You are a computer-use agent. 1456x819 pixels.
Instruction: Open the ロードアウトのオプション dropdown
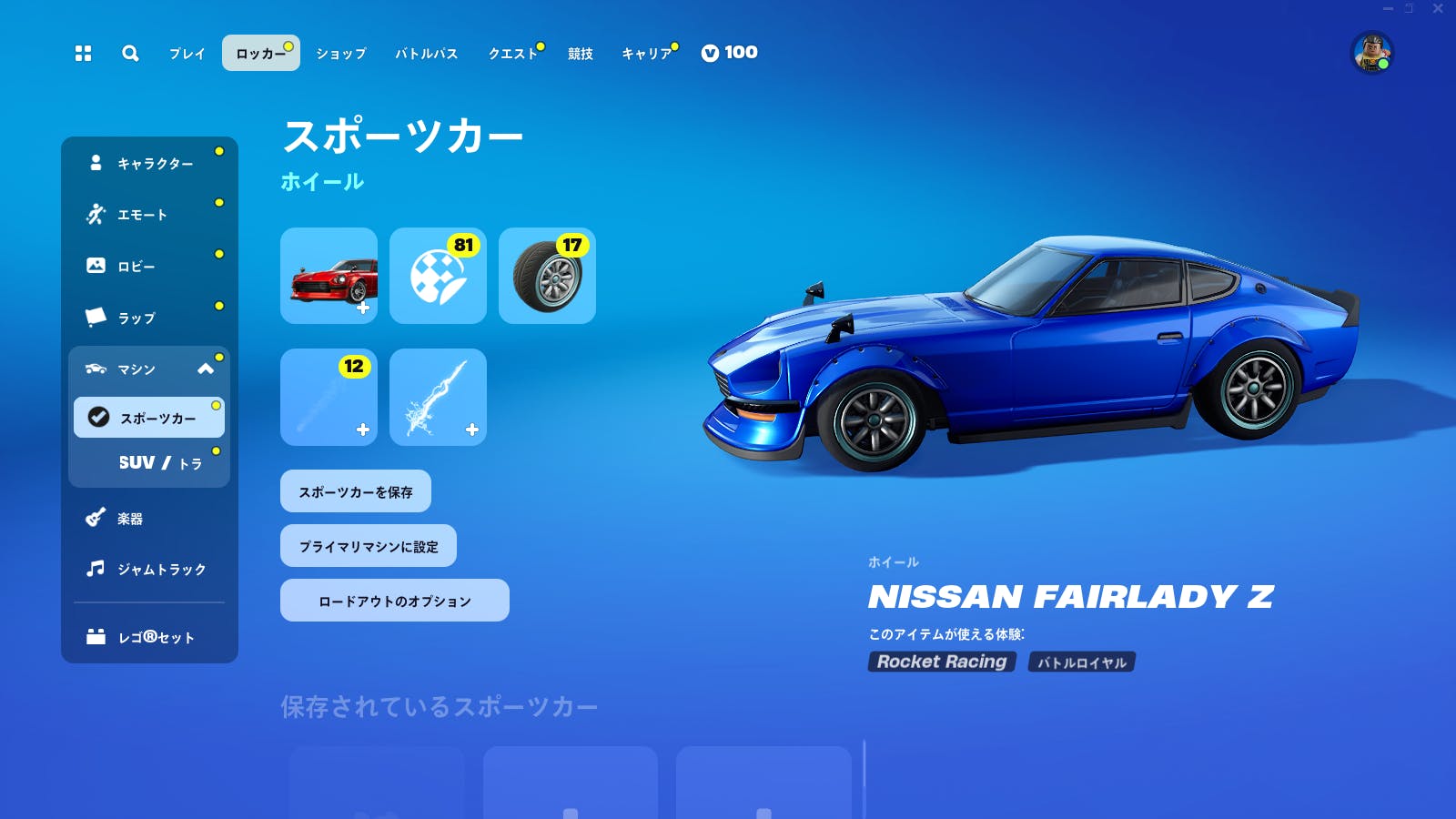(394, 600)
